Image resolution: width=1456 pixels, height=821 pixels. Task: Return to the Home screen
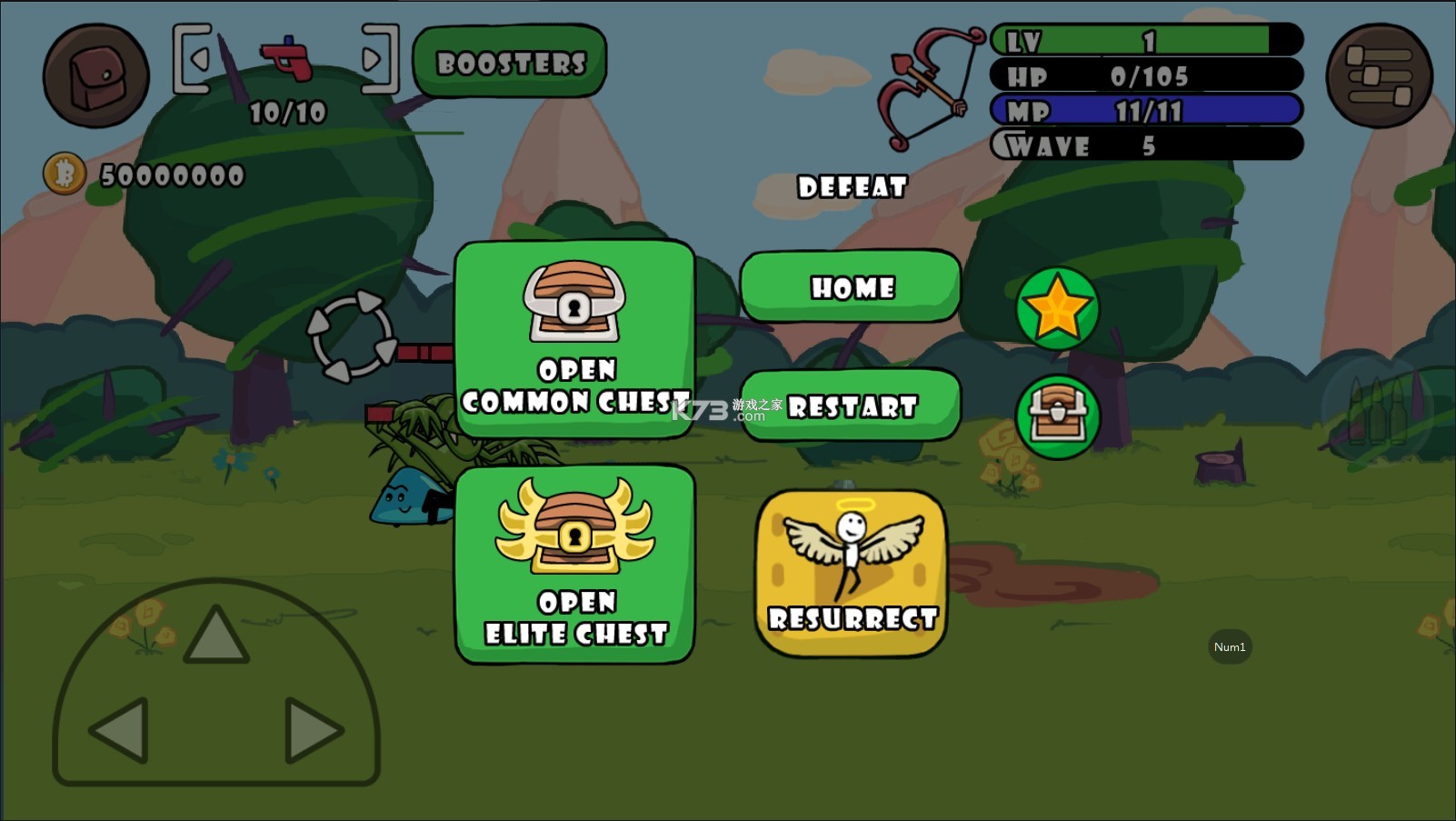tap(851, 287)
